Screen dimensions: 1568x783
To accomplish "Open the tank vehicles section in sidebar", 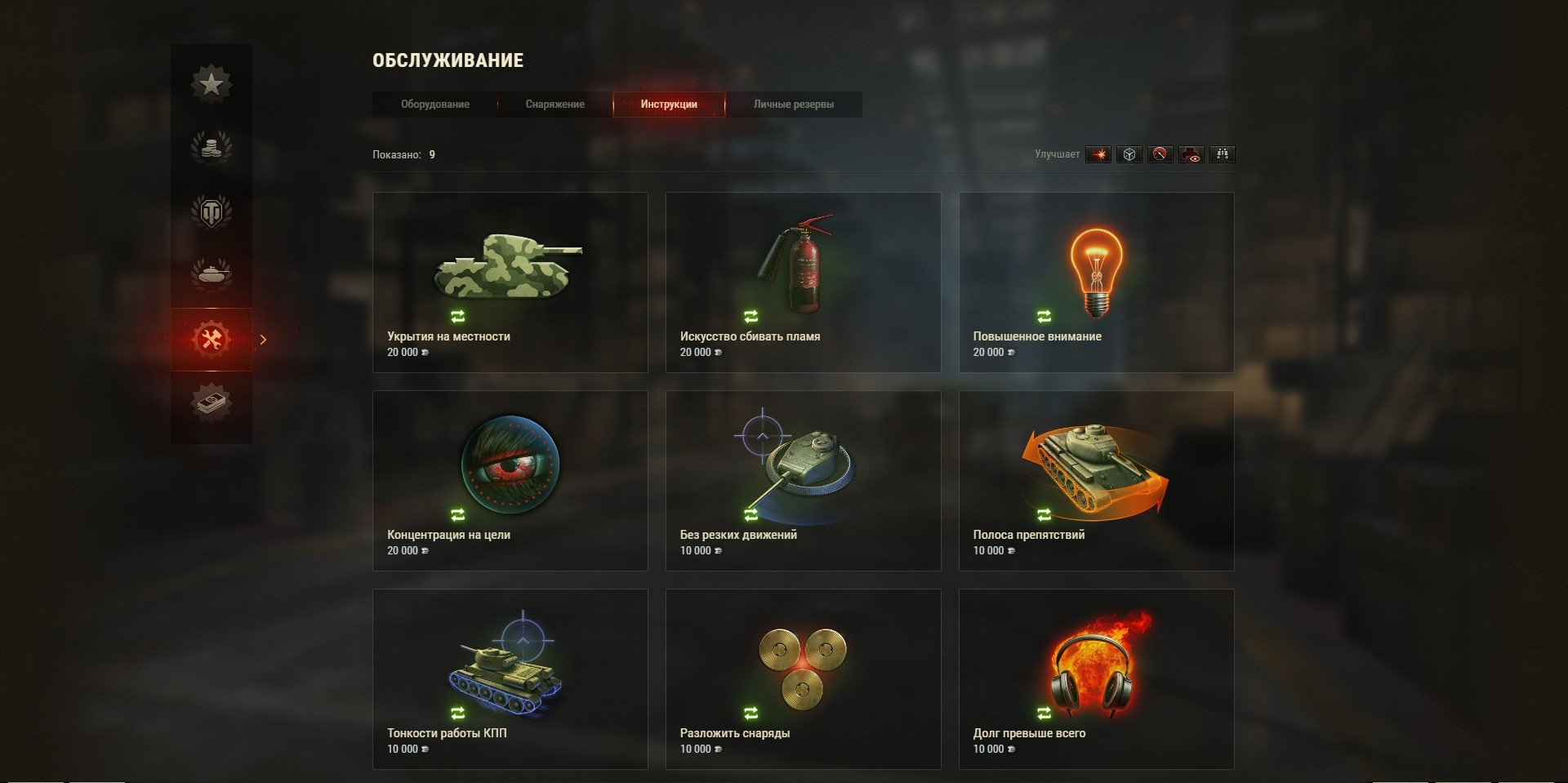I will pyautogui.click(x=212, y=274).
